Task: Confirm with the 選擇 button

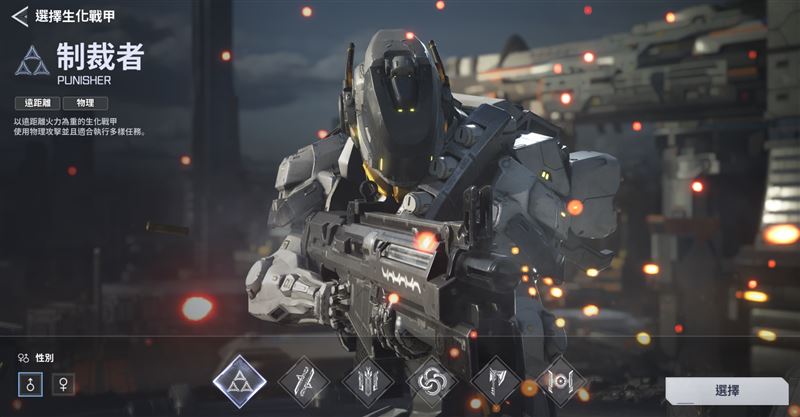Action: point(727,391)
